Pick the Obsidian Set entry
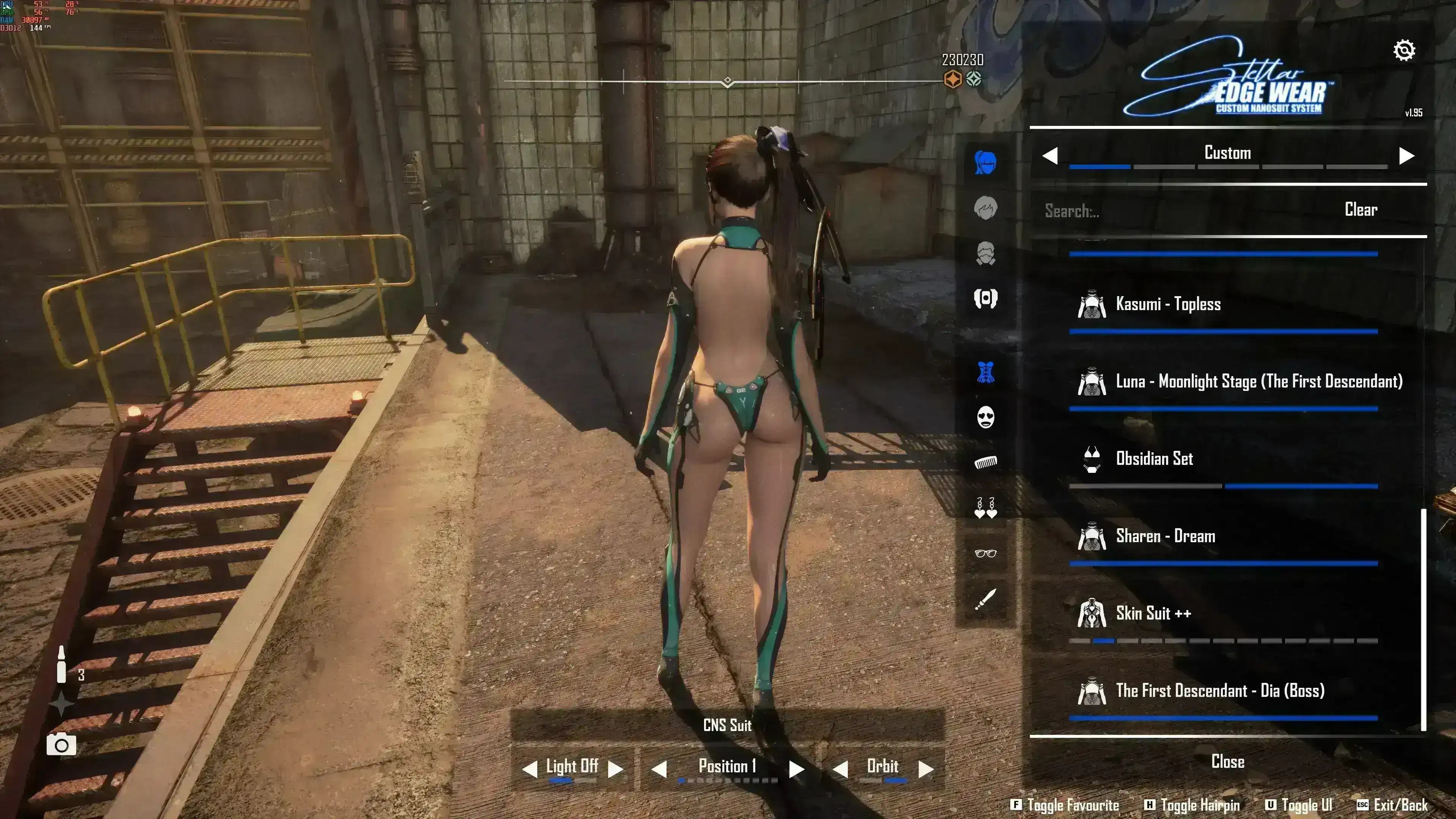The height and width of the screenshot is (819, 1456). pos(1154,458)
